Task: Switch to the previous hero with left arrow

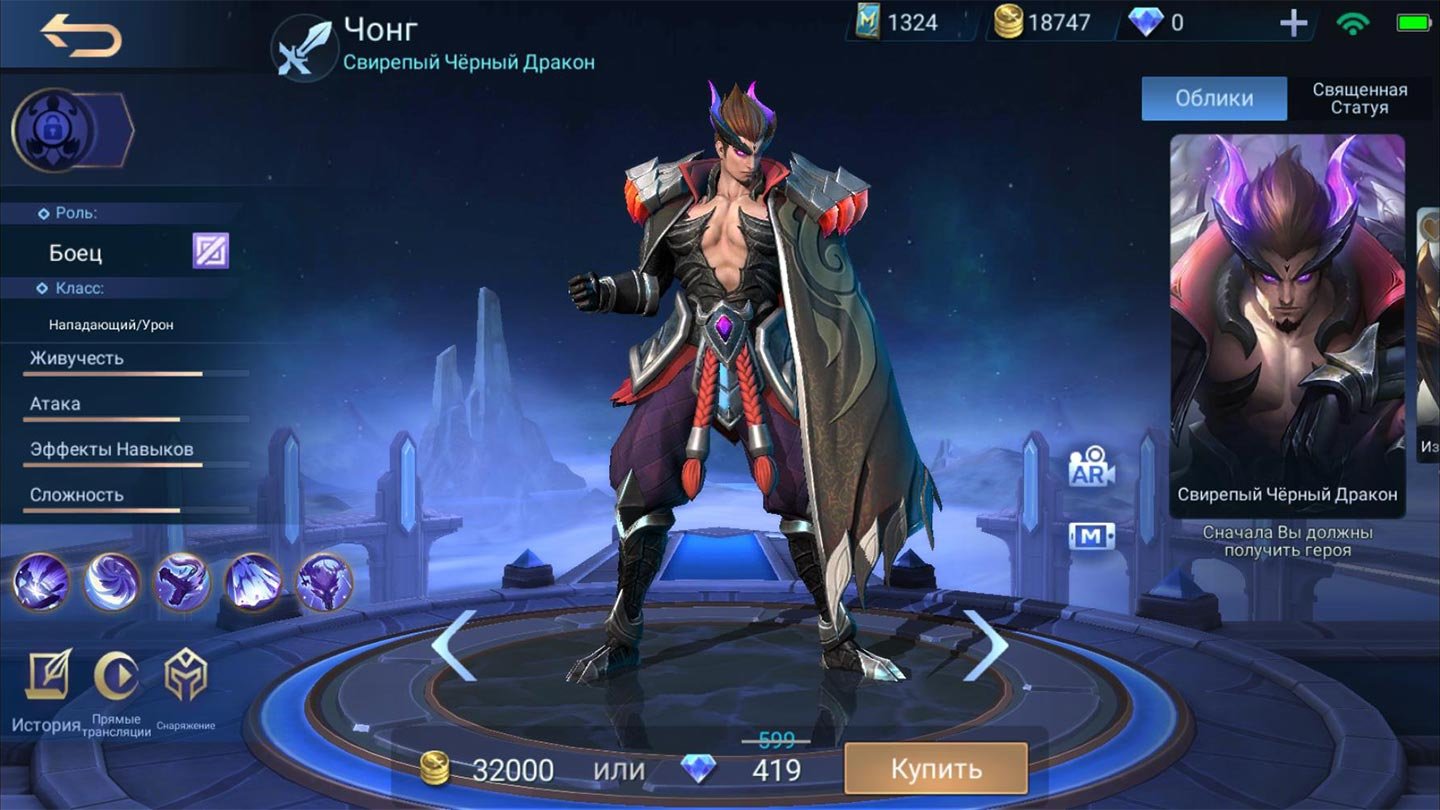Action: 453,645
